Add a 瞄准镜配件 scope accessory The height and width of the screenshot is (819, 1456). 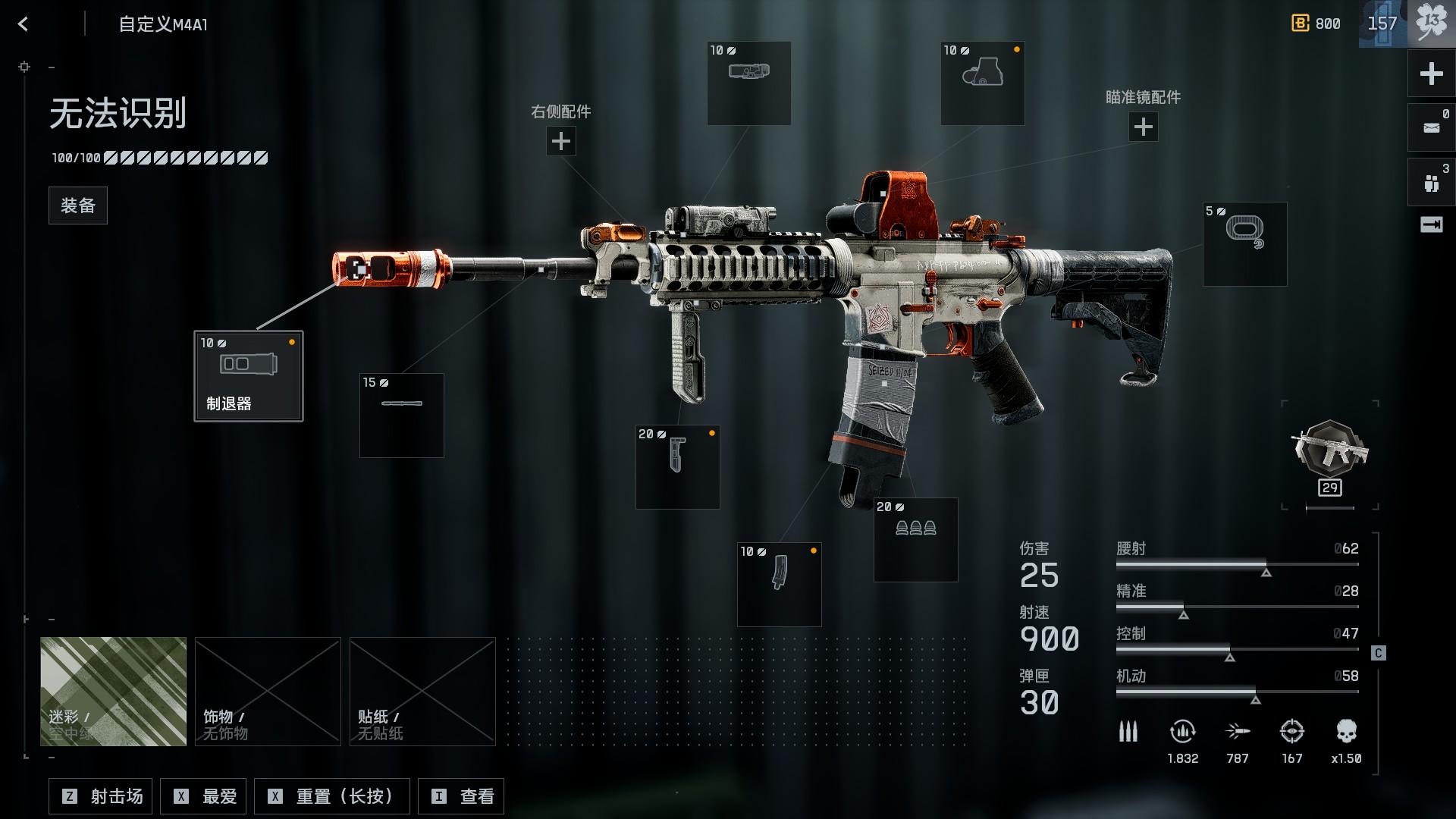pos(1143,127)
